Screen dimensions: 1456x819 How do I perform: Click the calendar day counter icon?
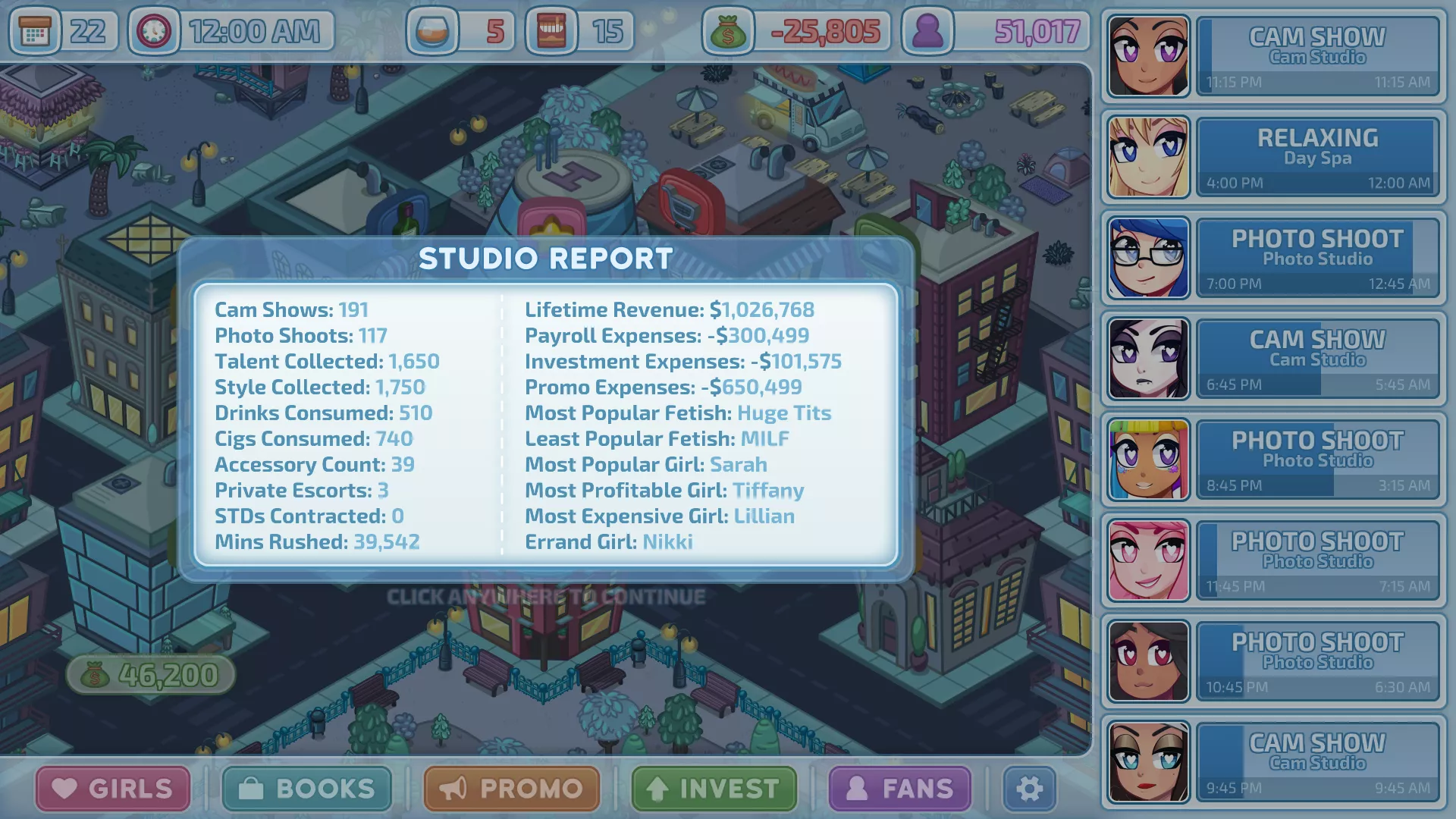34,32
